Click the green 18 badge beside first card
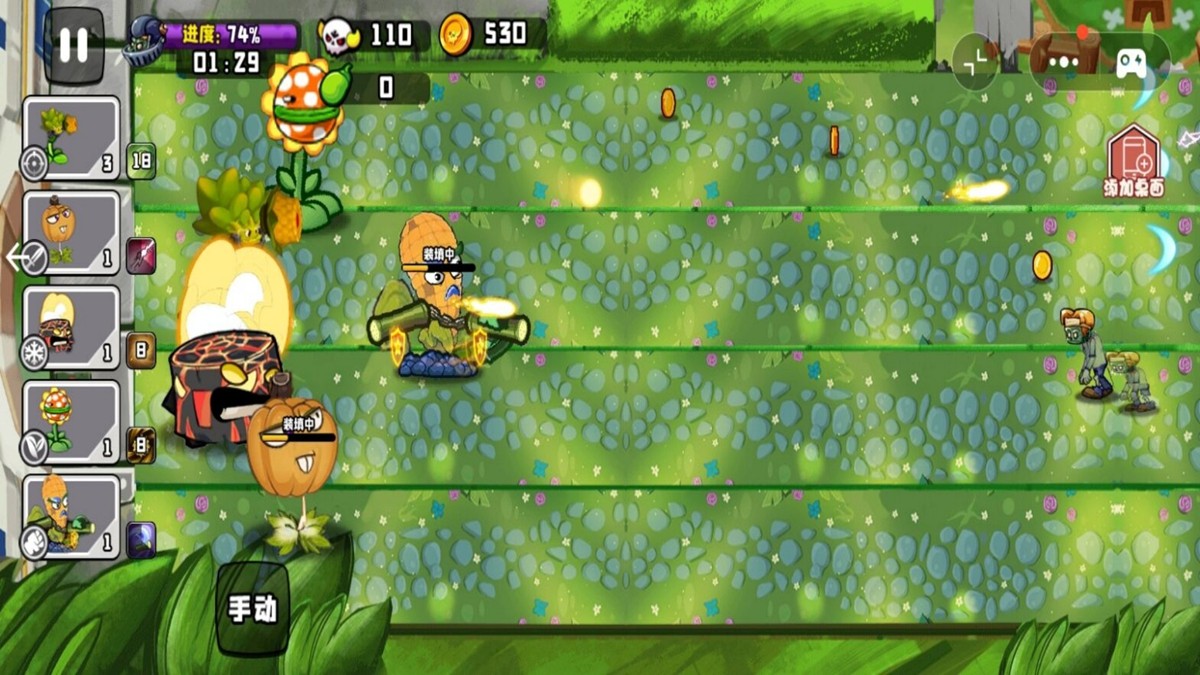This screenshot has width=1200, height=675. point(140,161)
